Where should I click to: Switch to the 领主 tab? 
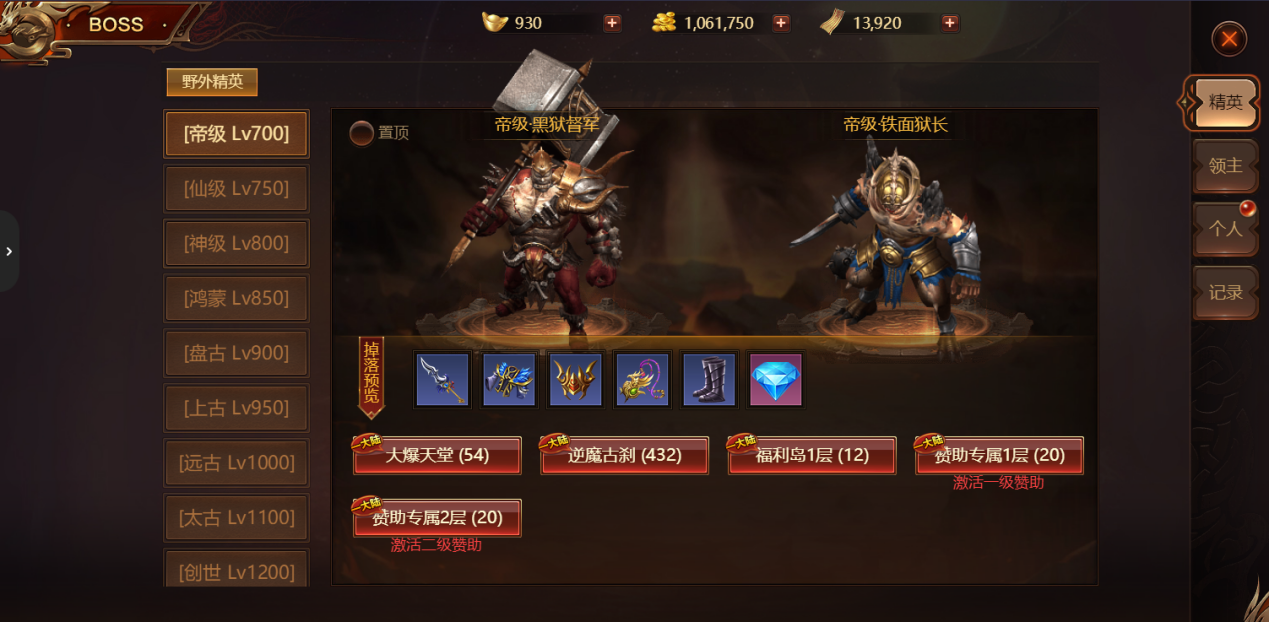click(x=1225, y=166)
